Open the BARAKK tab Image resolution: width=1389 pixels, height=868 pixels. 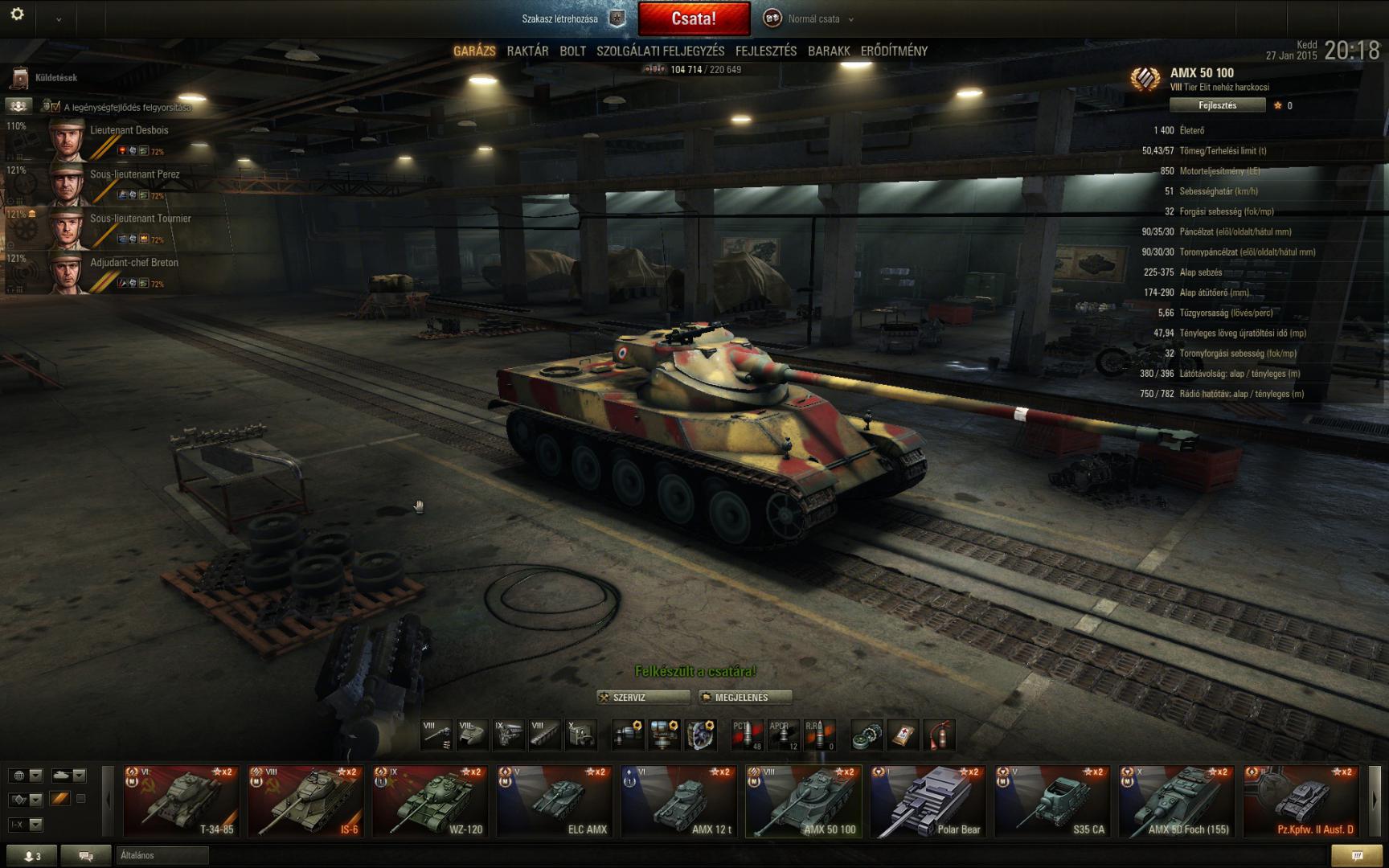[x=828, y=51]
